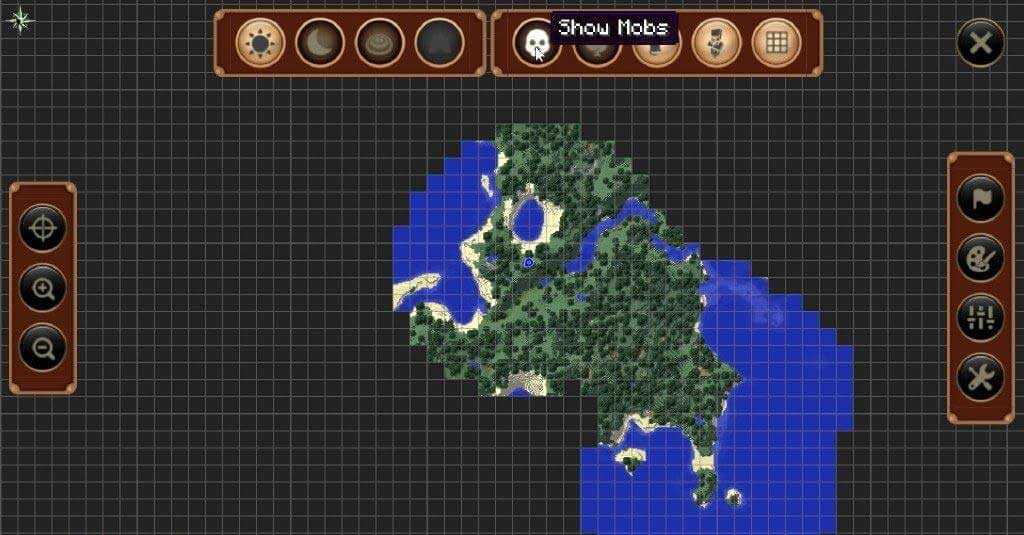Zoom in with the magnifier plus button
Screen dimensions: 1024x535
43,289
